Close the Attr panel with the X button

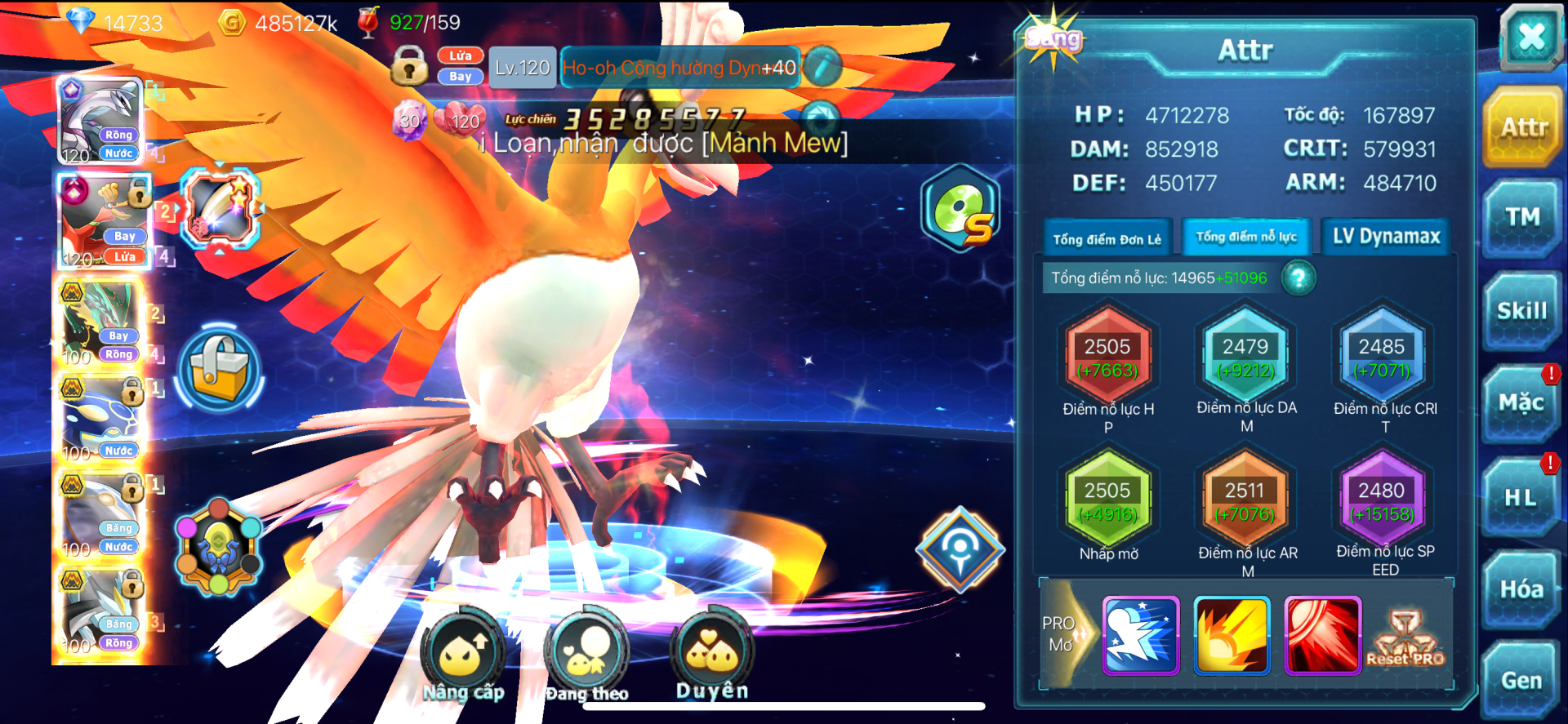click(1530, 37)
